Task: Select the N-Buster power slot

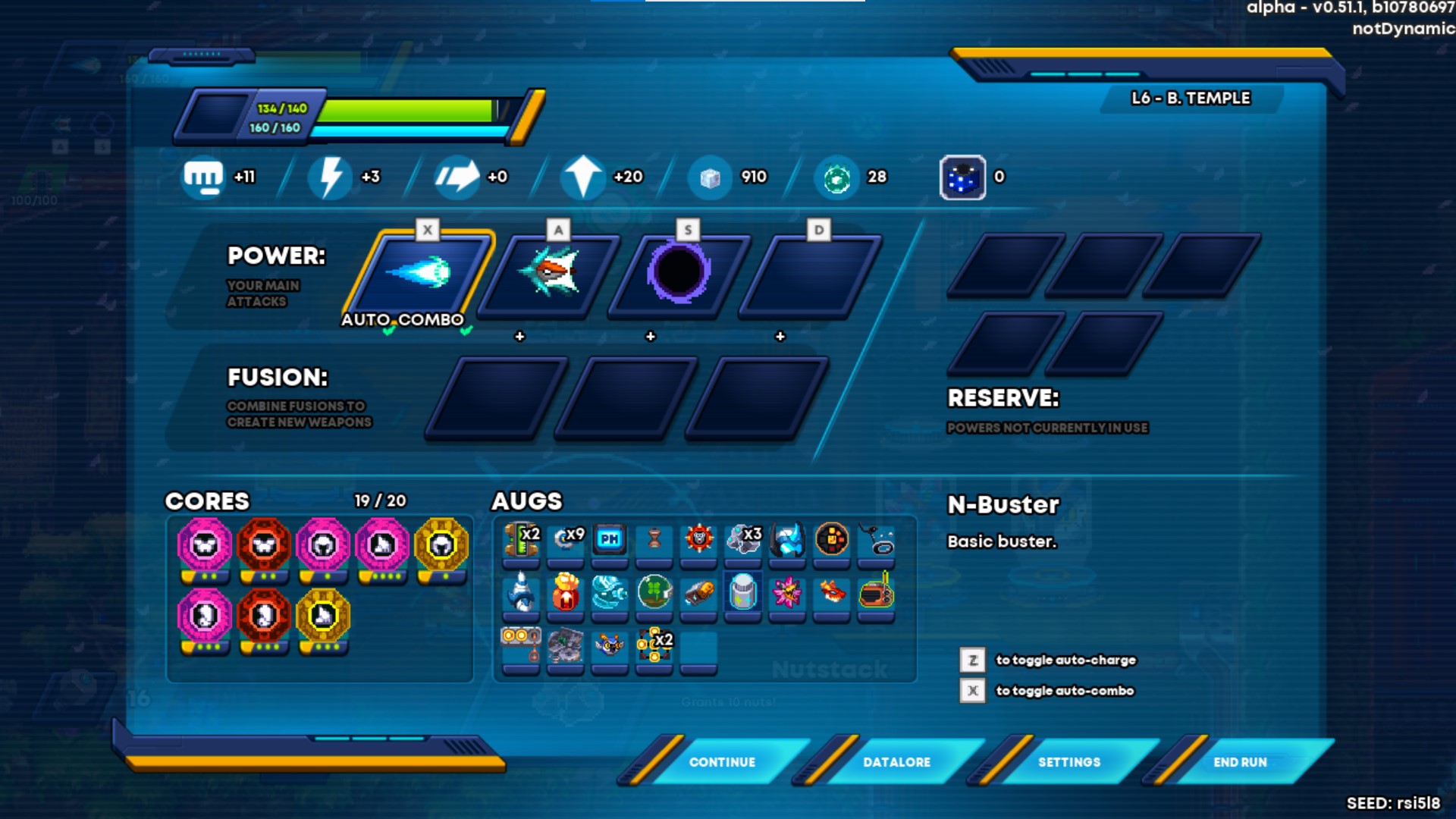Action: (419, 274)
